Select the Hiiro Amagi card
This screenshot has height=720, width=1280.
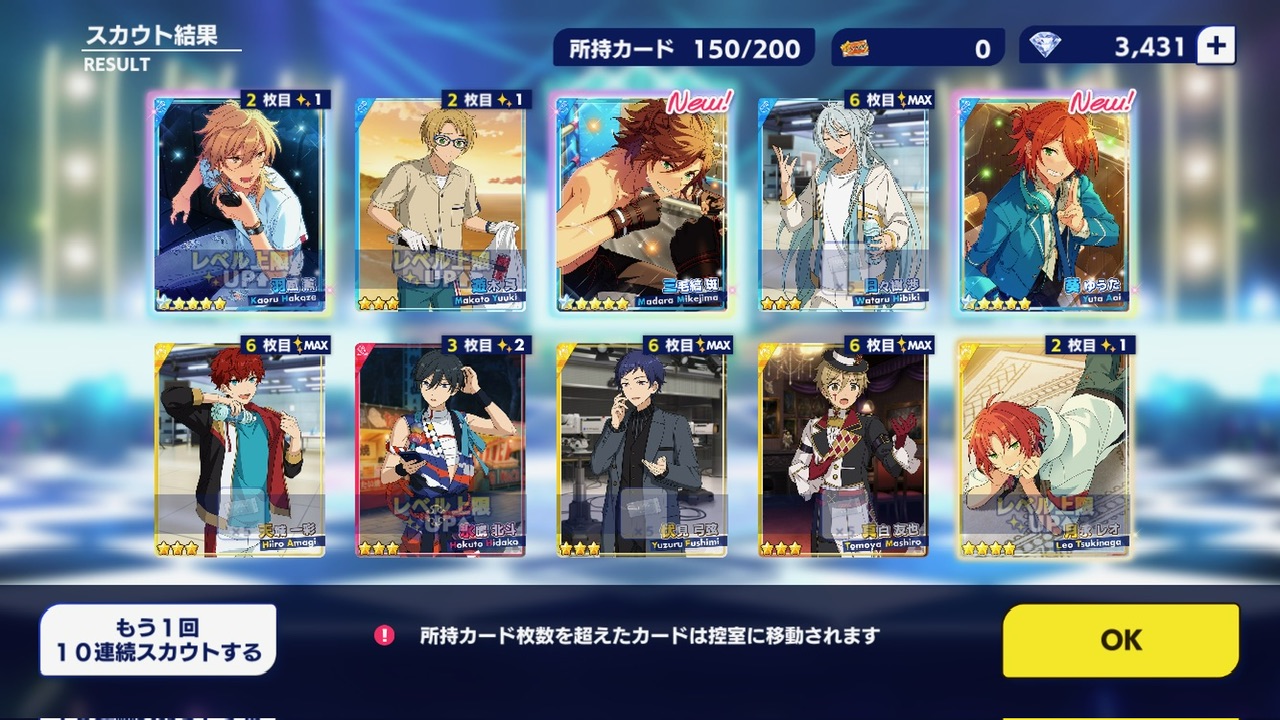click(x=240, y=450)
